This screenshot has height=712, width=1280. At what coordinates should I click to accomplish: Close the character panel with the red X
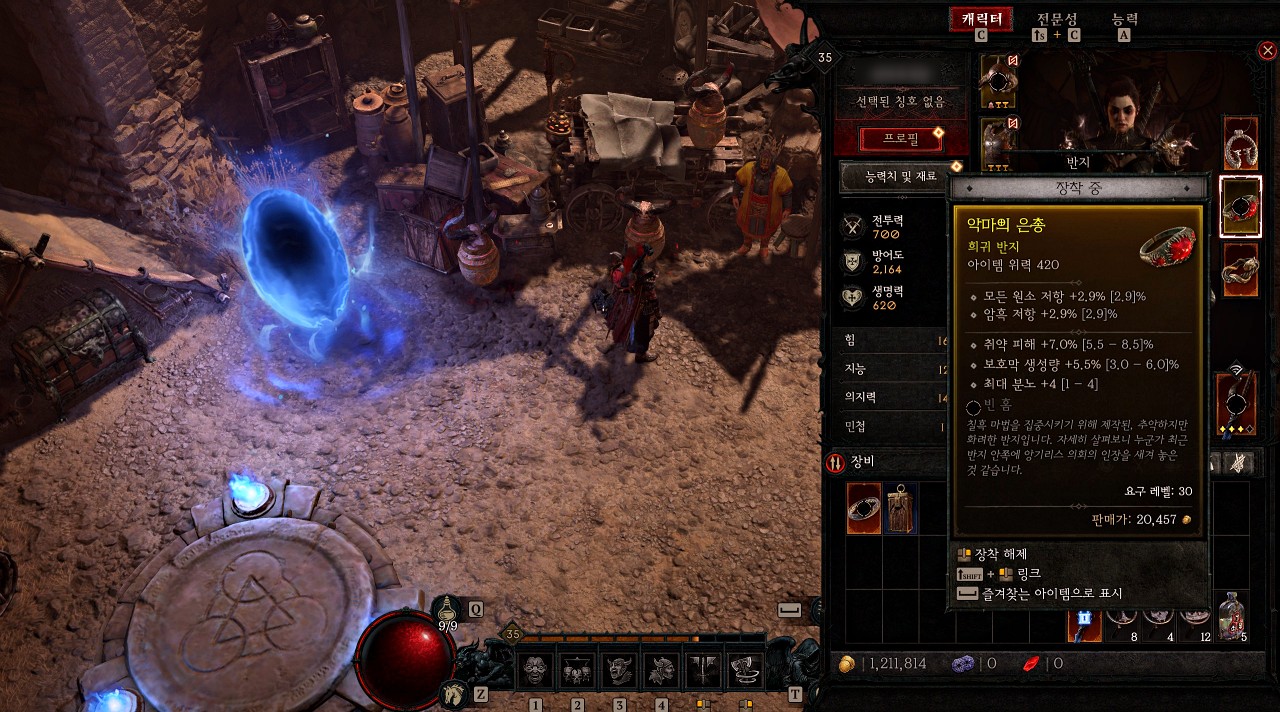pyautogui.click(x=1267, y=51)
